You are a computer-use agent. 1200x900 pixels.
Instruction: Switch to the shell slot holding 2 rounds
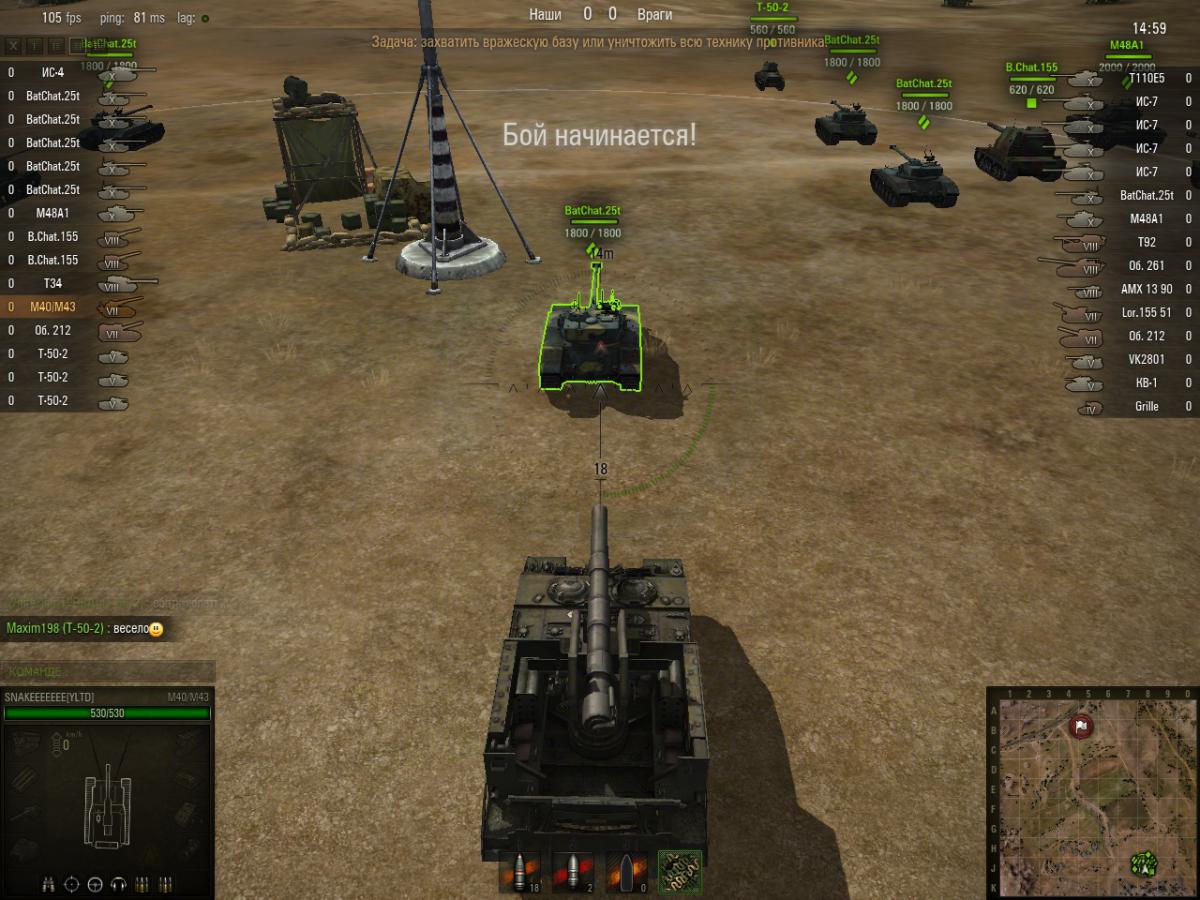[573, 872]
